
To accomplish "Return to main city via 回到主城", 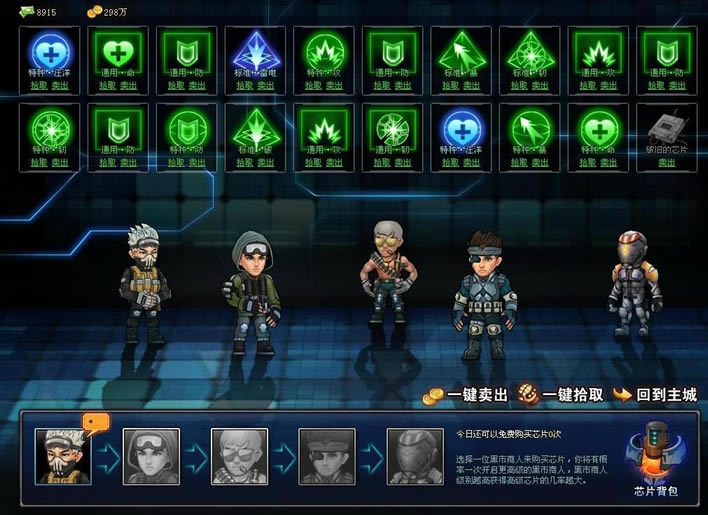I will (655, 395).
